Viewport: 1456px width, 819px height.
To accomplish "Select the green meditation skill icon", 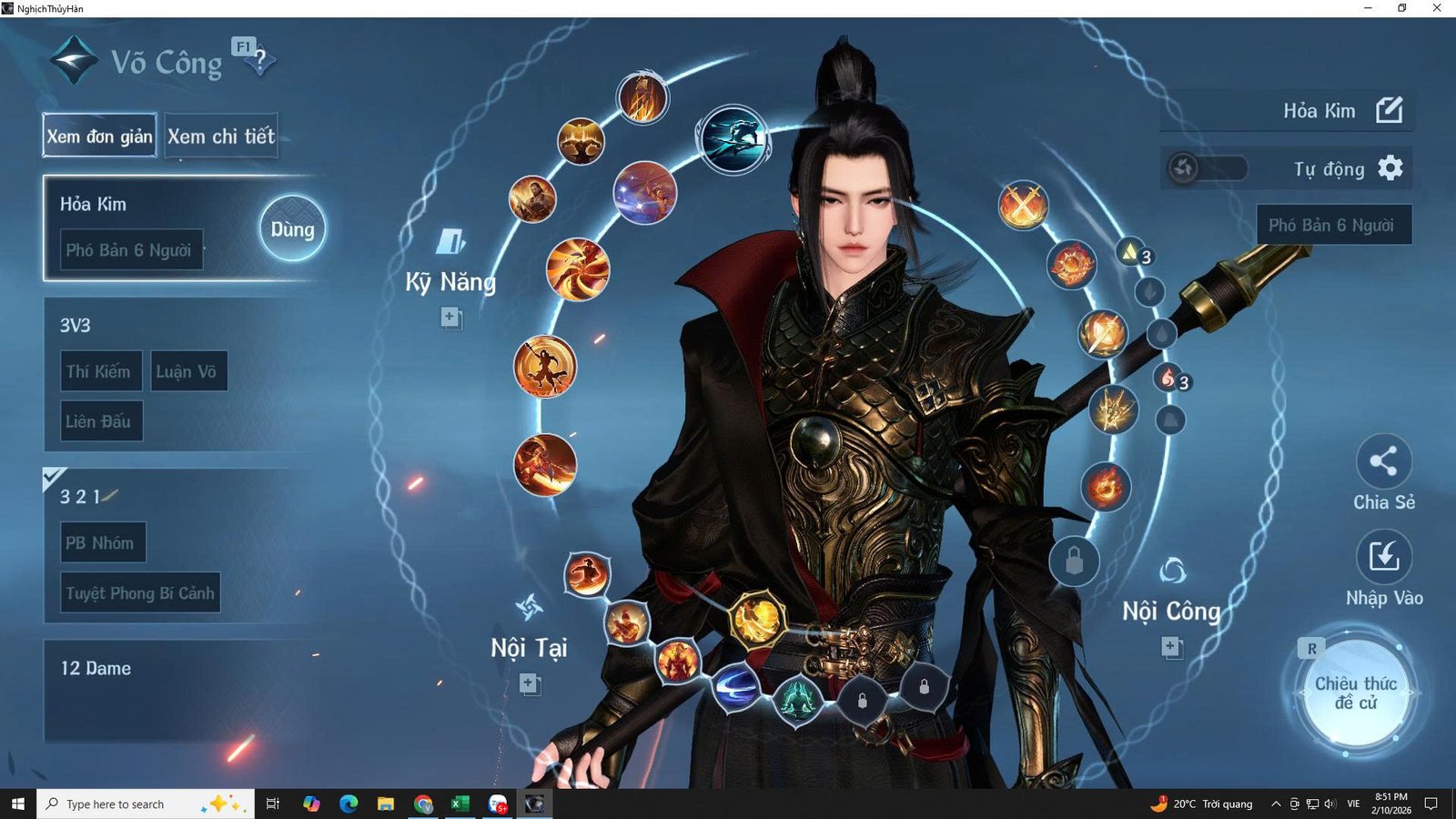I will (798, 699).
